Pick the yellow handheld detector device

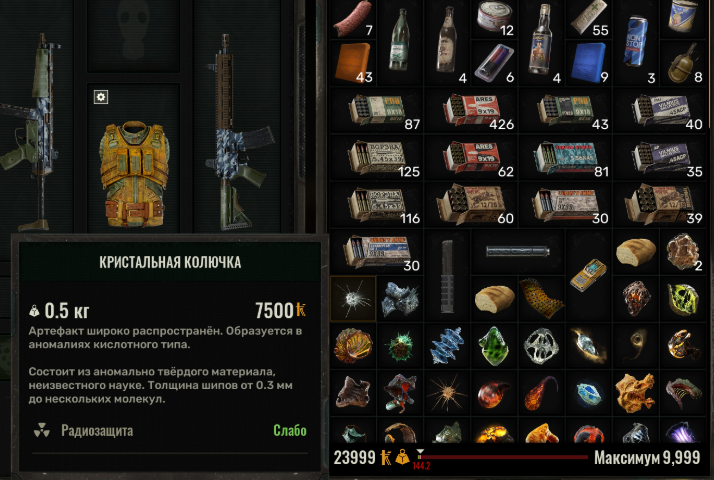[x=587, y=271]
